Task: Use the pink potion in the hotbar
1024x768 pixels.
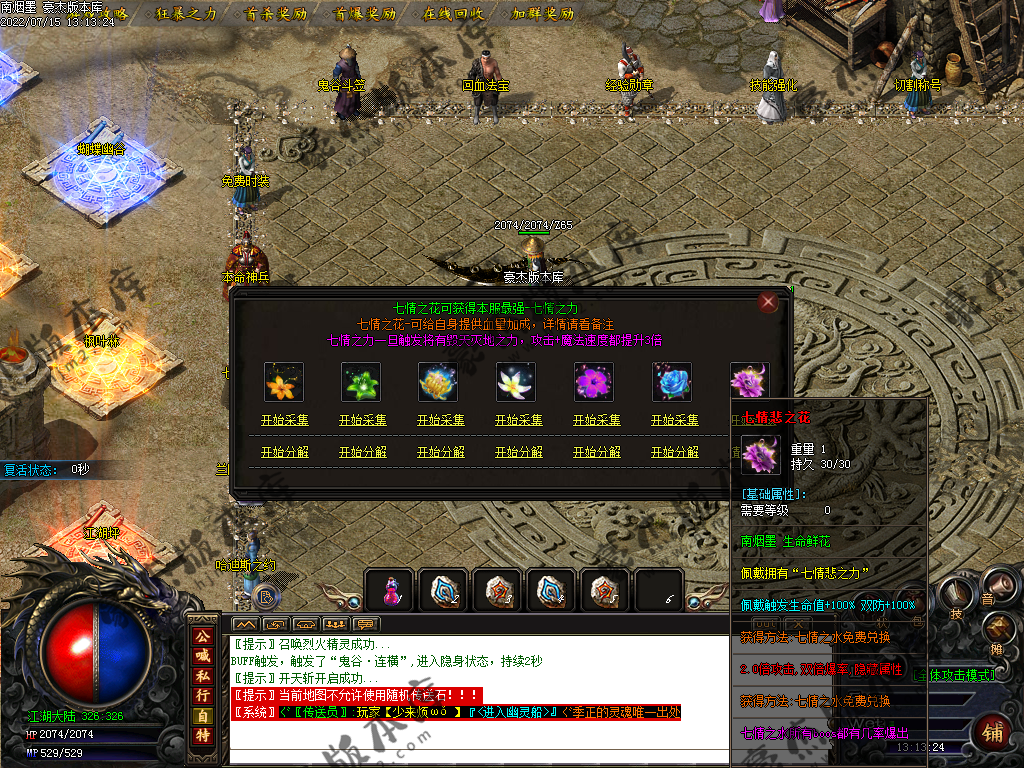Action: [x=392, y=591]
